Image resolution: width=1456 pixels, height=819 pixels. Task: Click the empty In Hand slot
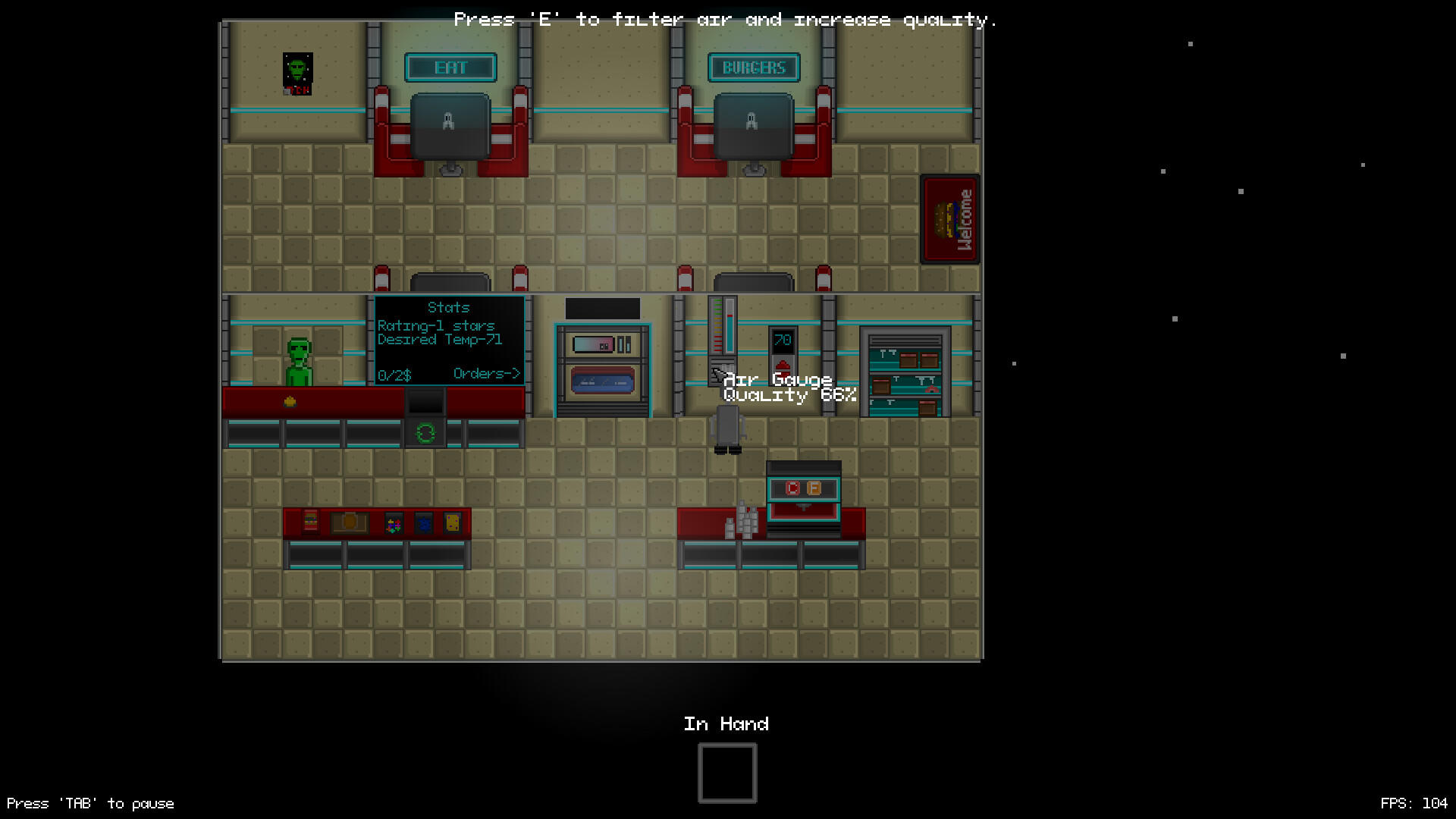[726, 771]
